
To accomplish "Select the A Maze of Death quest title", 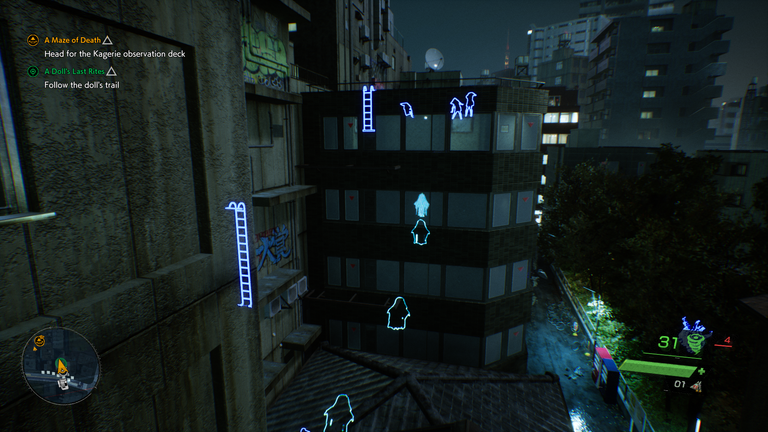I will pos(72,40).
